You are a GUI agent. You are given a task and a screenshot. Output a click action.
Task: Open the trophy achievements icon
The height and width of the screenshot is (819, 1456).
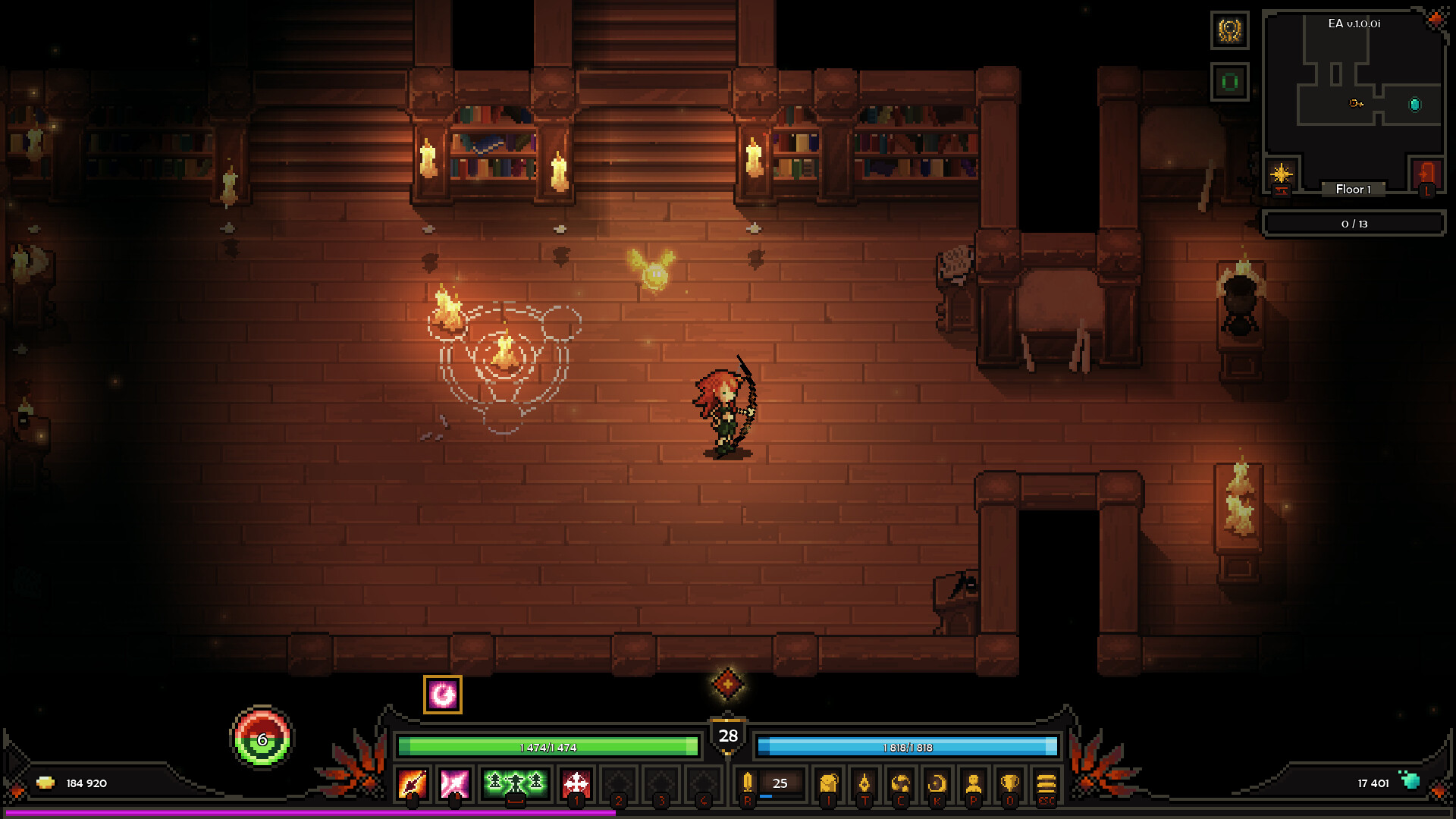coord(1009,783)
